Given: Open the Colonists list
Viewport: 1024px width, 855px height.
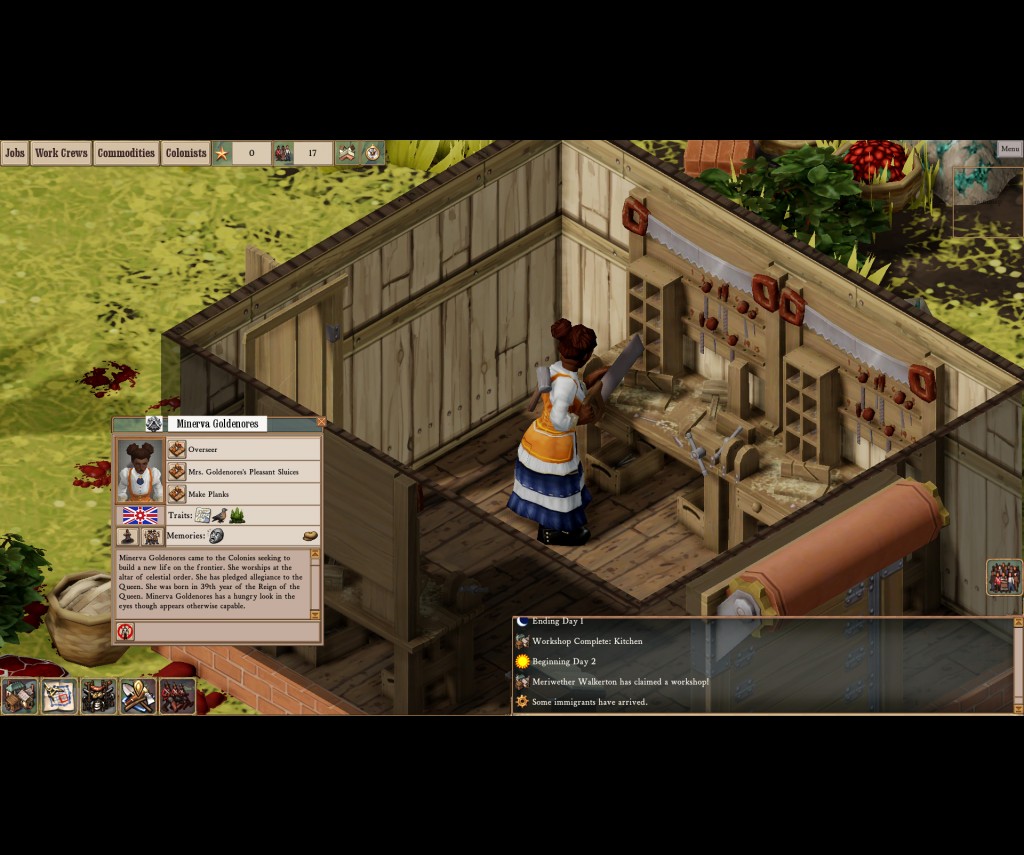Looking at the screenshot, I should click(x=185, y=153).
